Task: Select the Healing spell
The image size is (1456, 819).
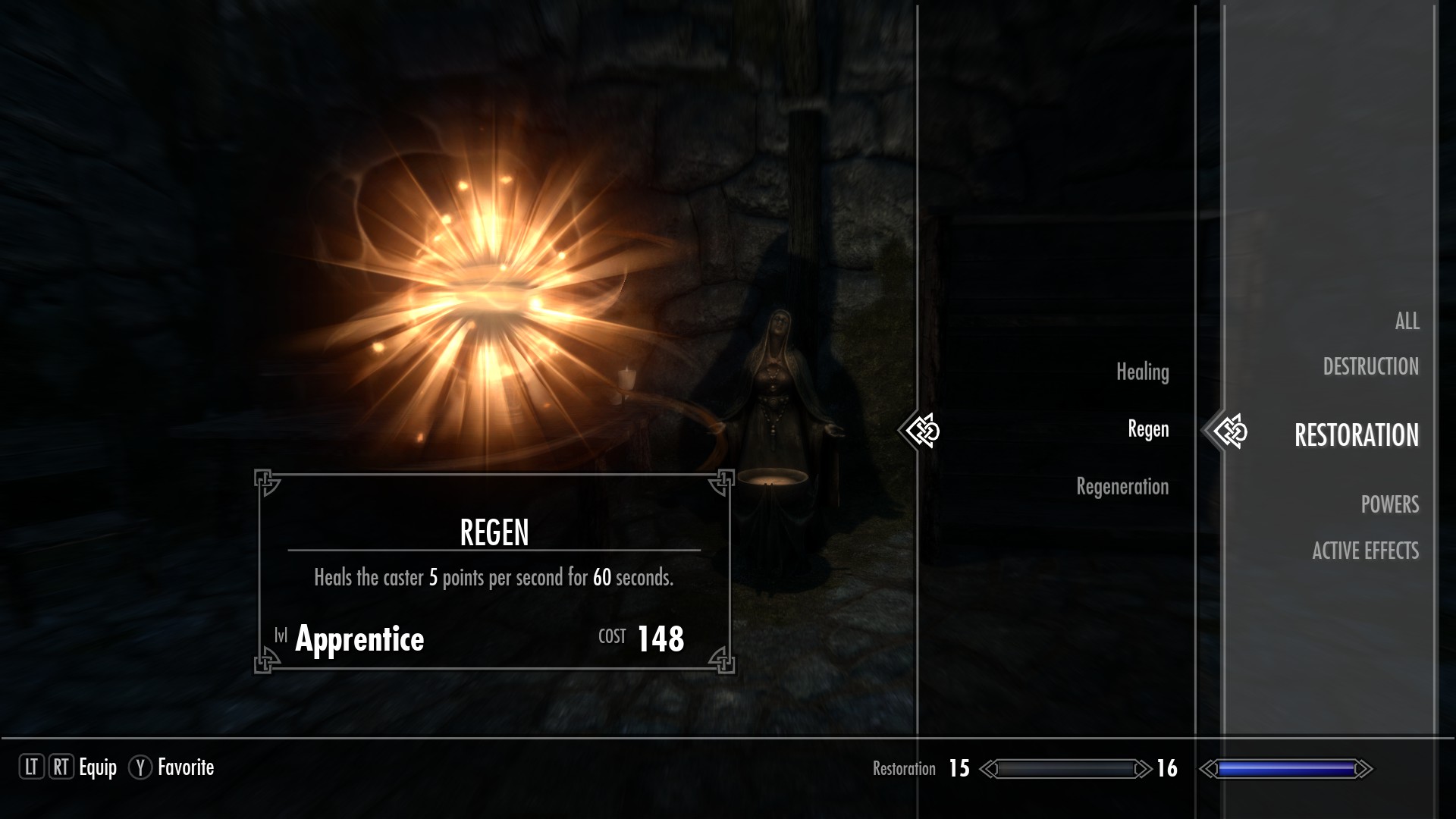Action: pyautogui.click(x=1142, y=372)
